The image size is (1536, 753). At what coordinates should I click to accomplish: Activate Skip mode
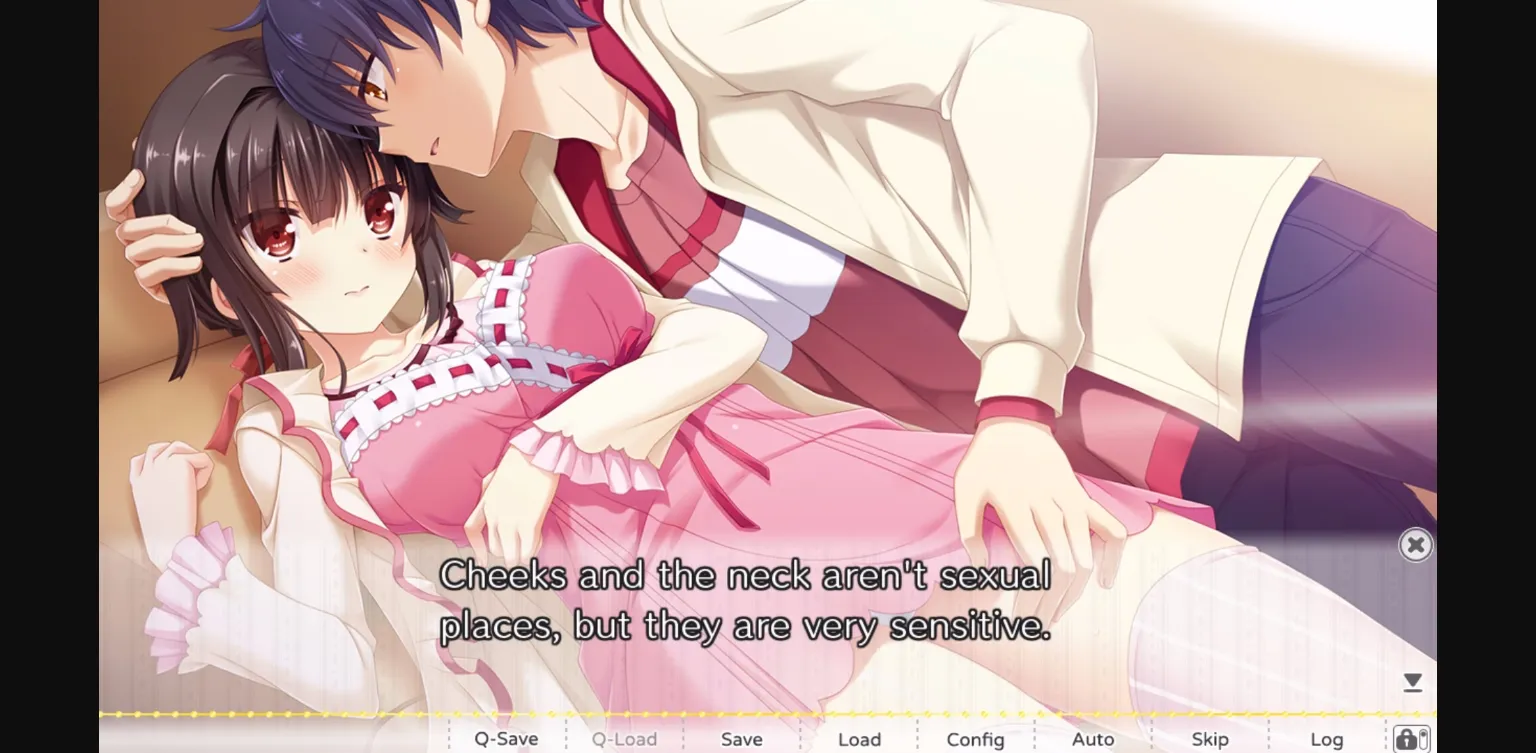coord(1210,739)
